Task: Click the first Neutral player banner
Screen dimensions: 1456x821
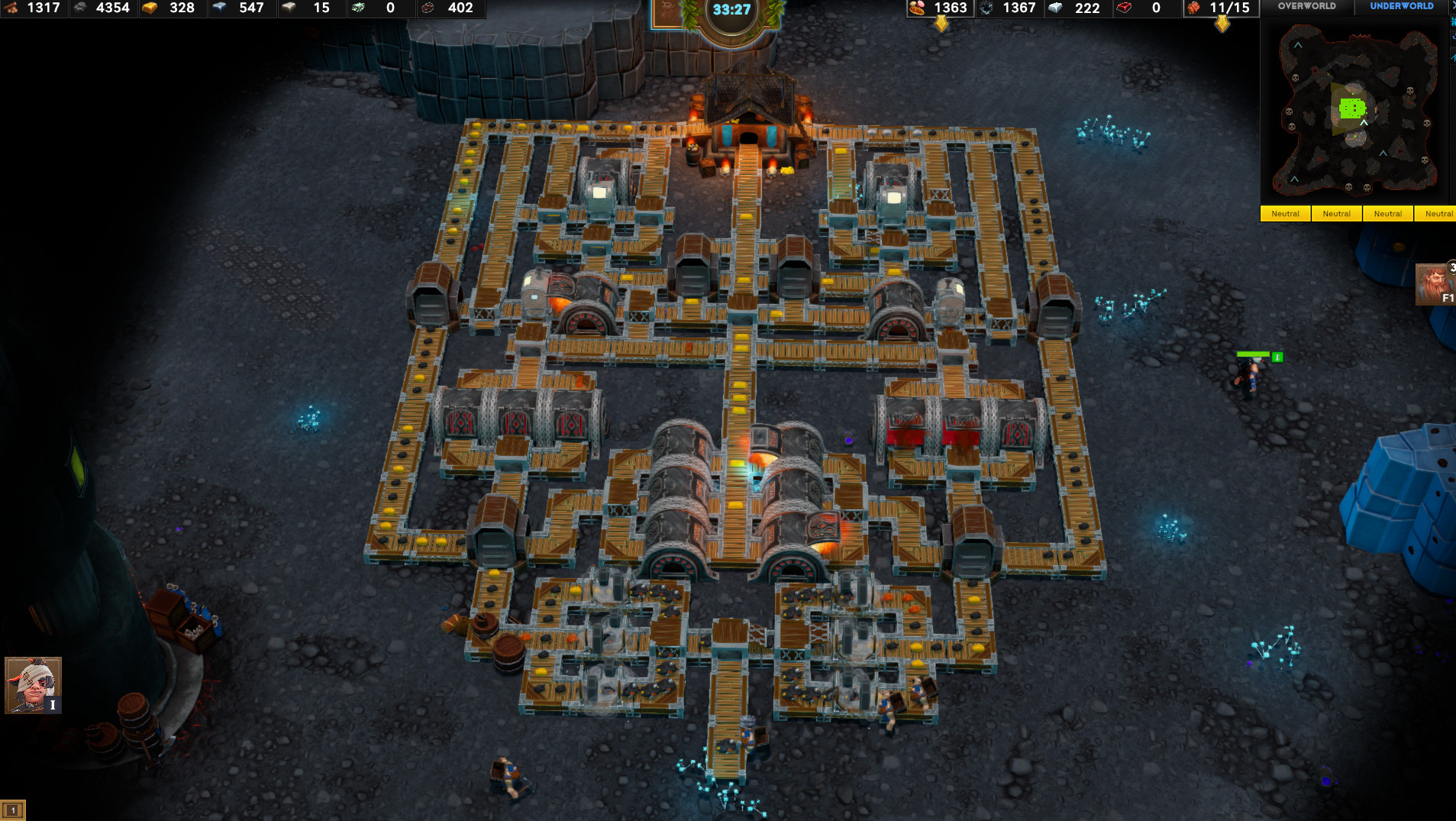Action: click(1286, 214)
